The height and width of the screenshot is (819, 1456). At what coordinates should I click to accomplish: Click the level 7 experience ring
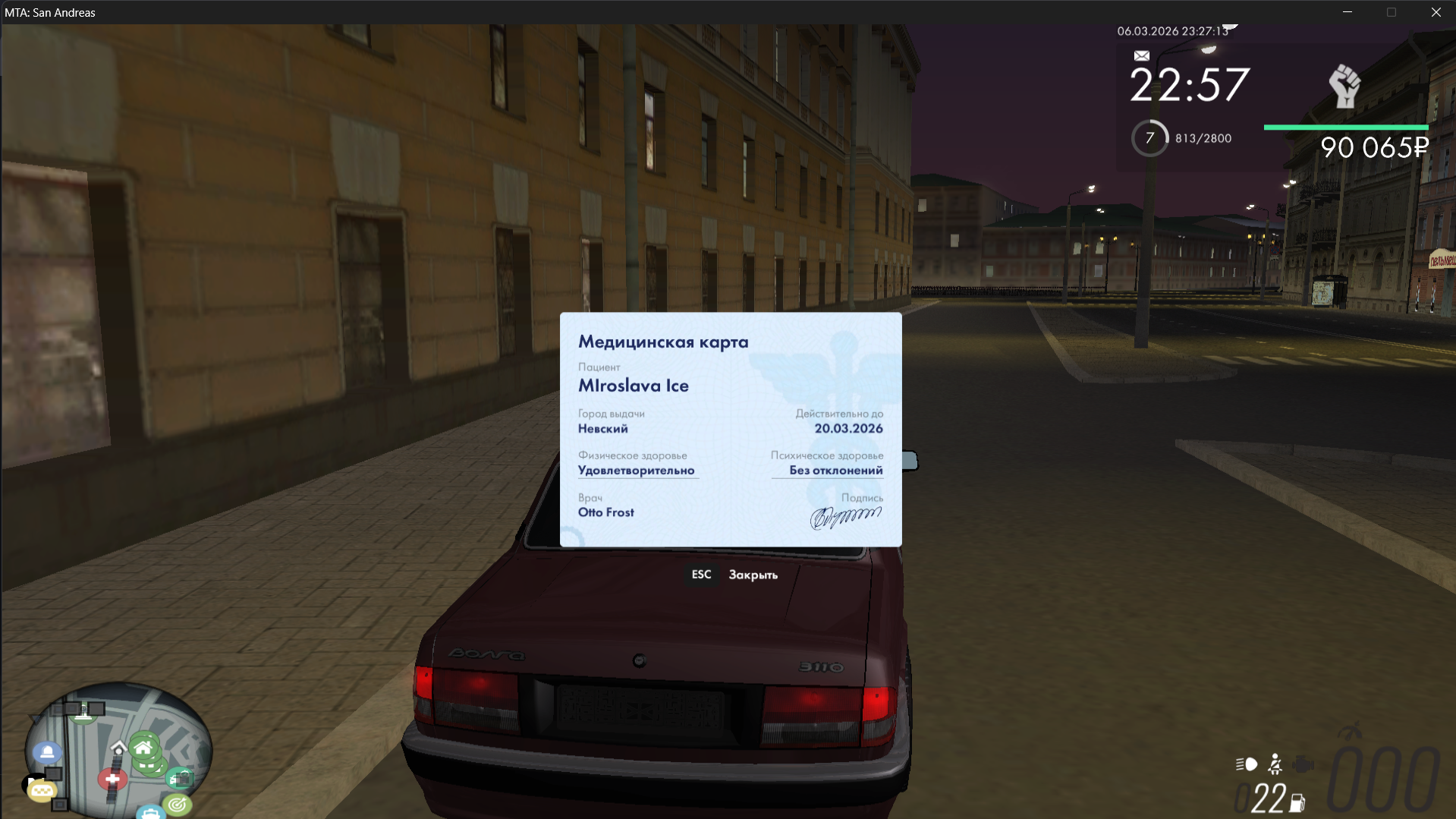pos(1149,138)
